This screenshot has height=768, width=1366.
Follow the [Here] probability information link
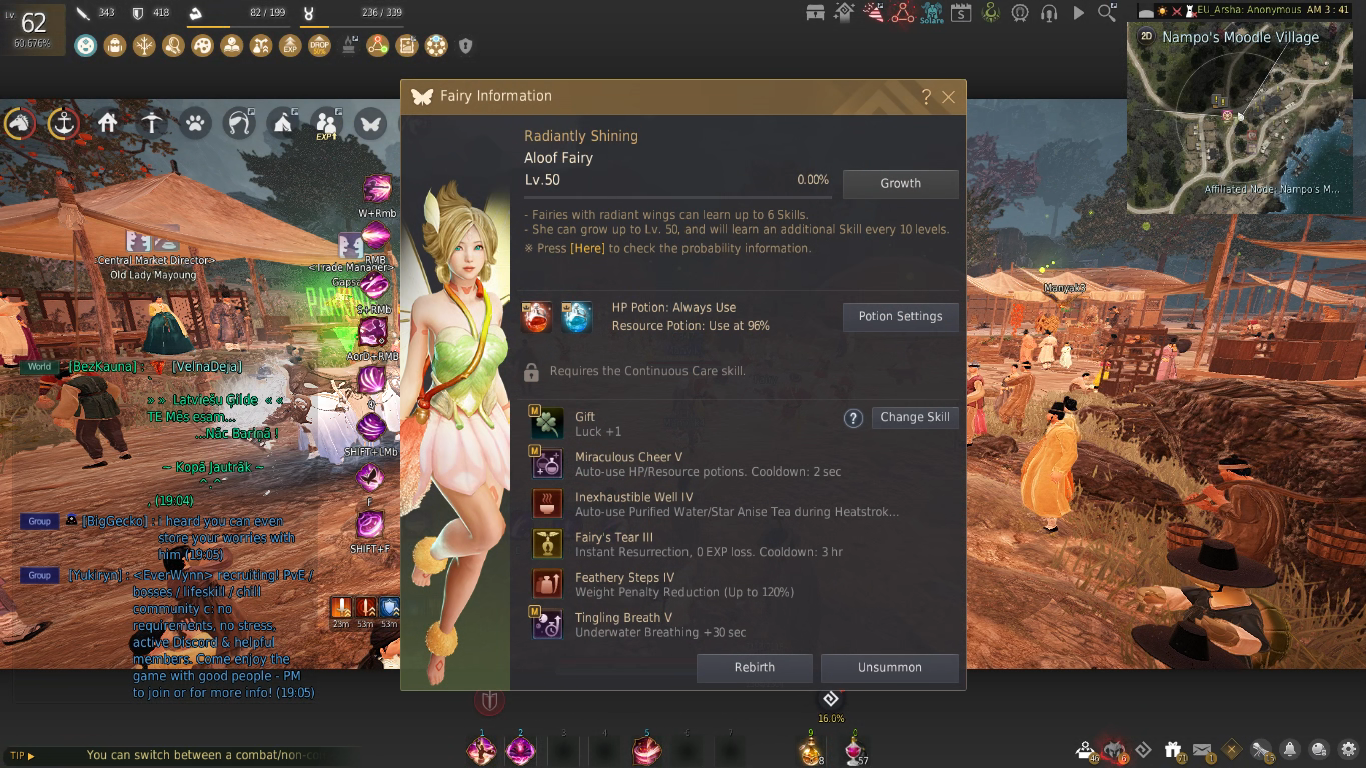click(x=587, y=248)
